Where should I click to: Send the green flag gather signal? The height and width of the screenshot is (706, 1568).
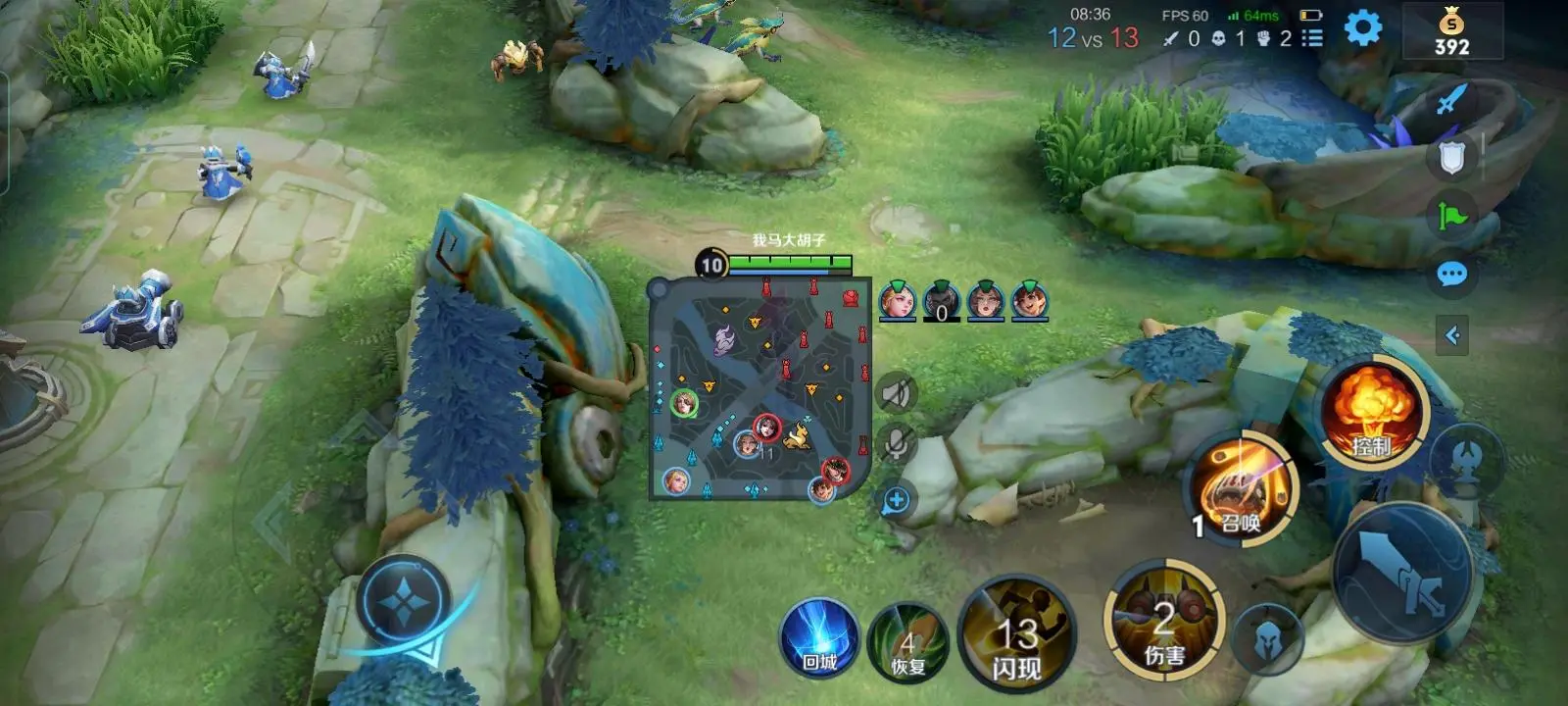pos(1451,215)
